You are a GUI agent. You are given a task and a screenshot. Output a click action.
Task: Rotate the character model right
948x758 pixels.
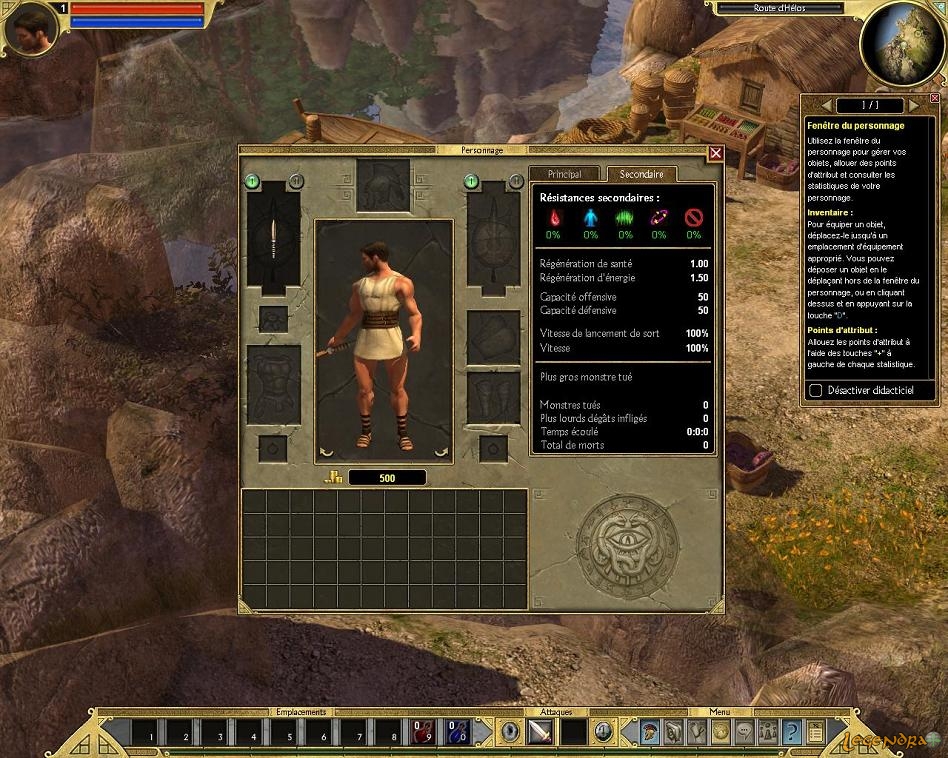point(441,452)
